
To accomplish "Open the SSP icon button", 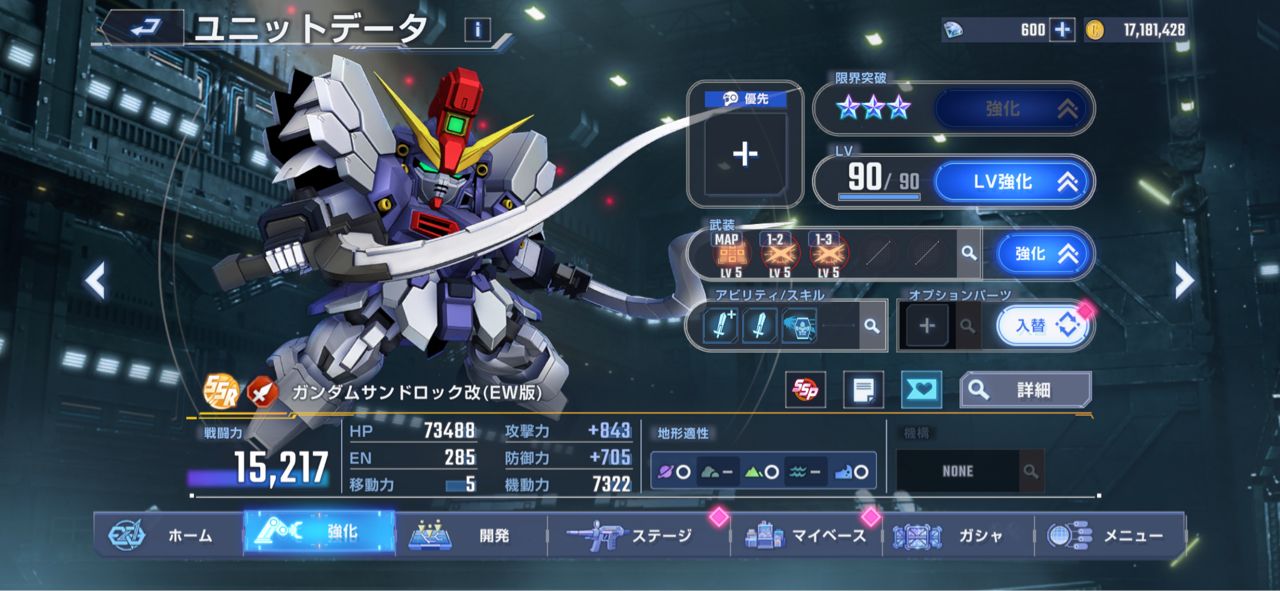I will [x=803, y=389].
